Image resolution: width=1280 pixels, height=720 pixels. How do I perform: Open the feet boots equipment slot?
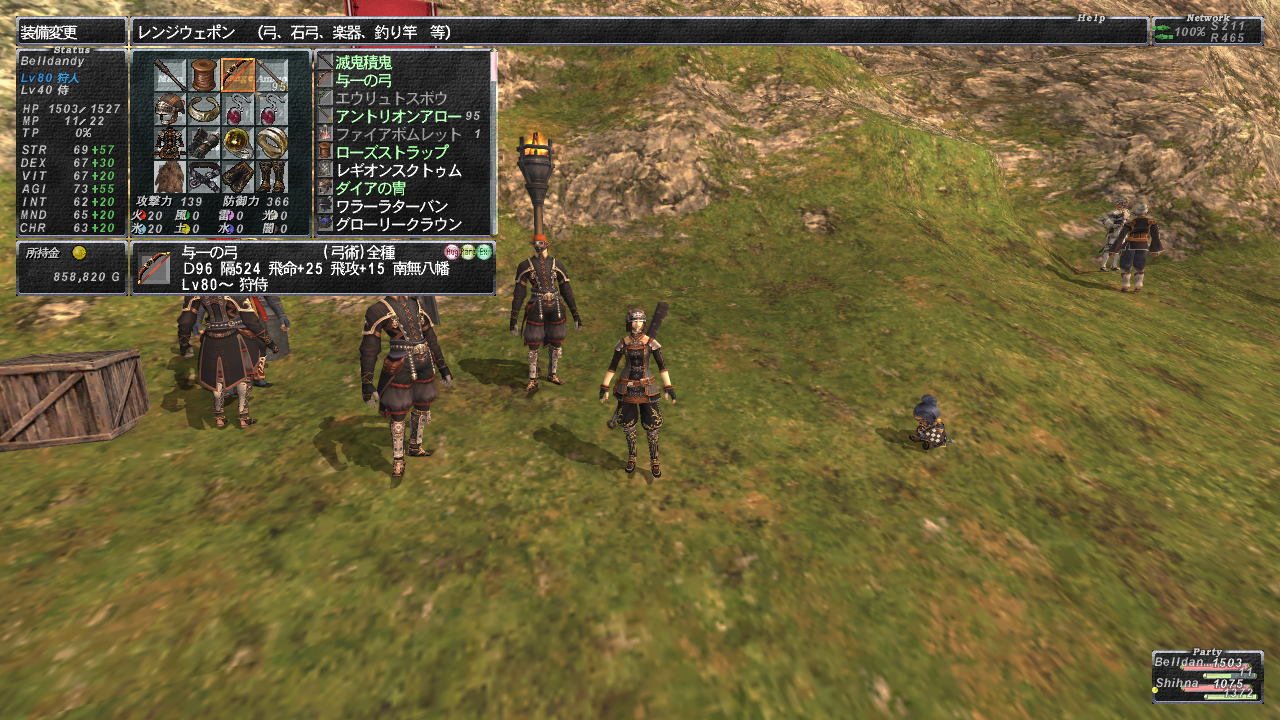pyautogui.click(x=272, y=177)
